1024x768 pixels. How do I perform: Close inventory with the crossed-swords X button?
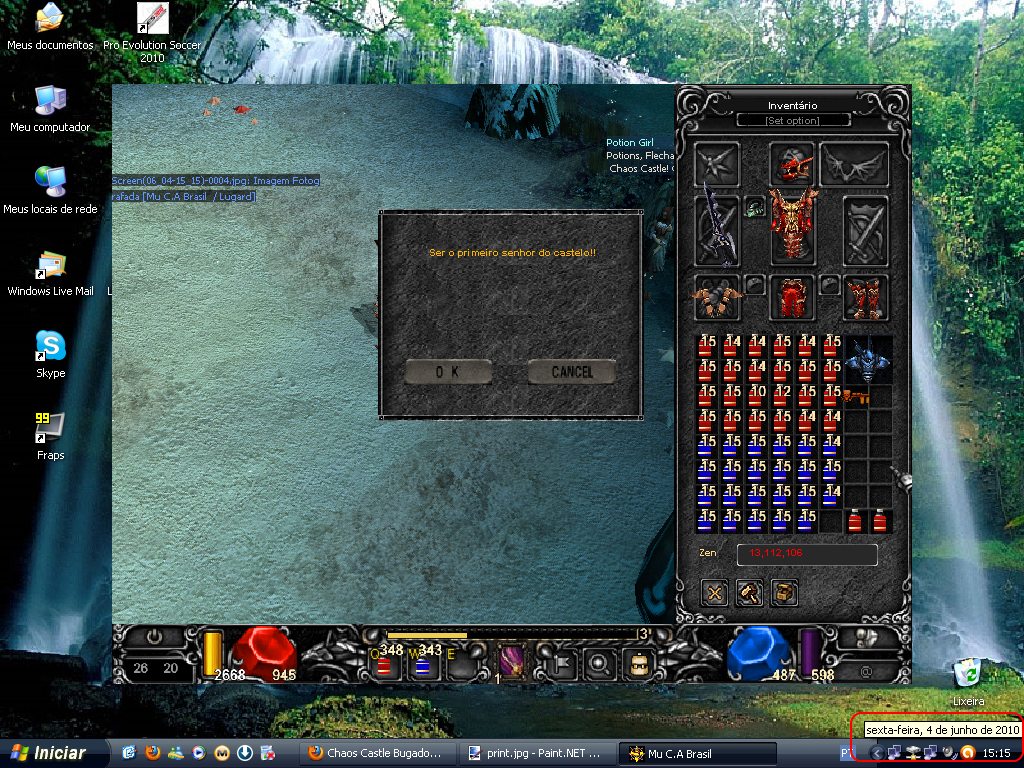pos(715,592)
